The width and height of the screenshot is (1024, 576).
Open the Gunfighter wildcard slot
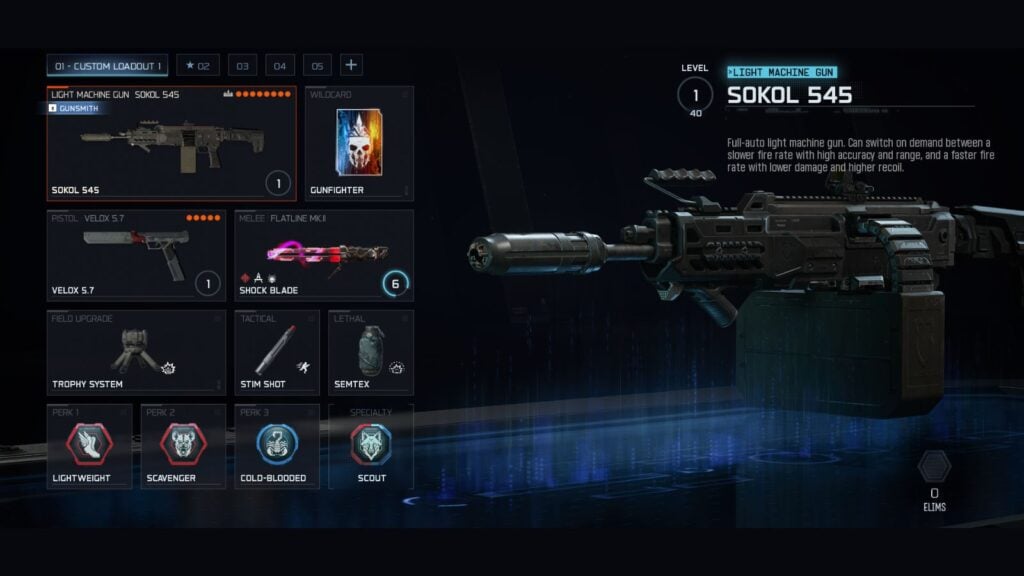[x=360, y=143]
